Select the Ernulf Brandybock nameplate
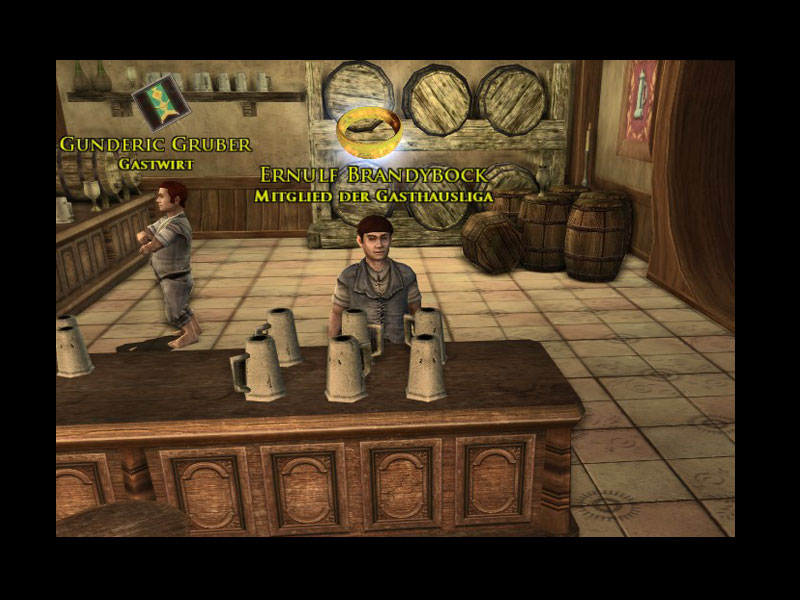800x600 pixels. click(x=373, y=176)
